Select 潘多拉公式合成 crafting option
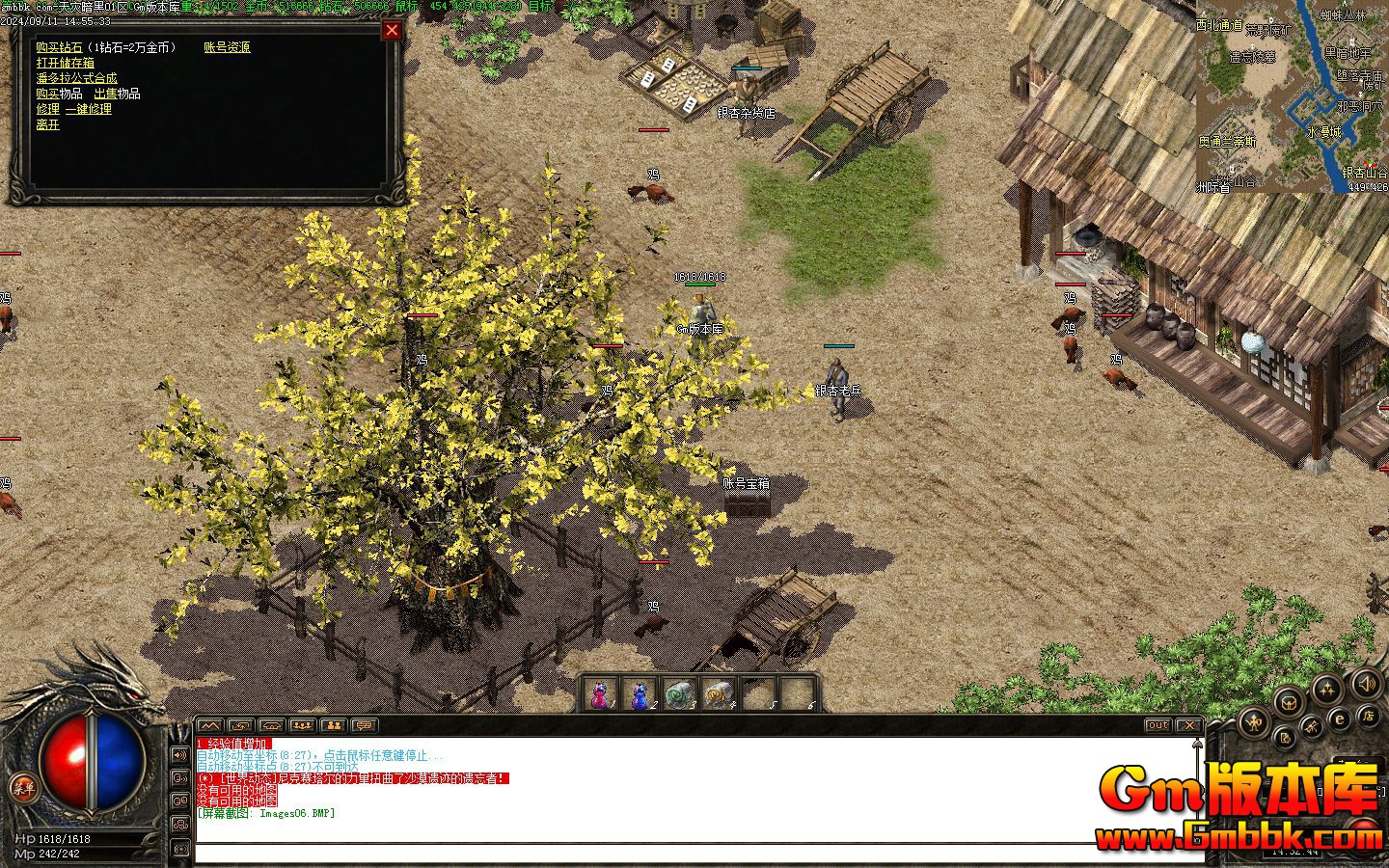This screenshot has width=1389, height=868. pyautogui.click(x=76, y=78)
